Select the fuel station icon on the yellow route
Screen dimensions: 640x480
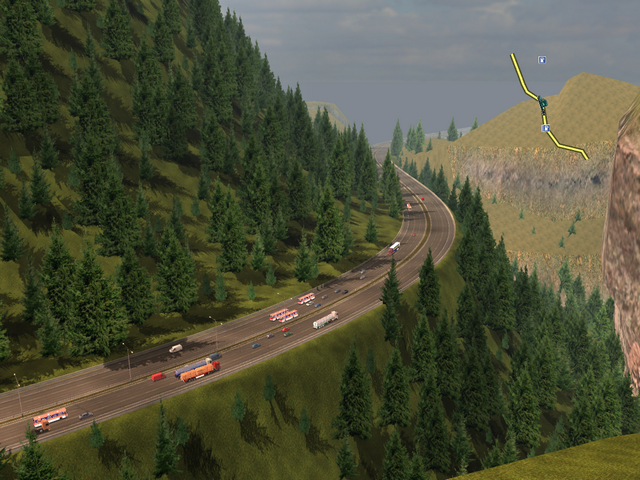pos(545,128)
